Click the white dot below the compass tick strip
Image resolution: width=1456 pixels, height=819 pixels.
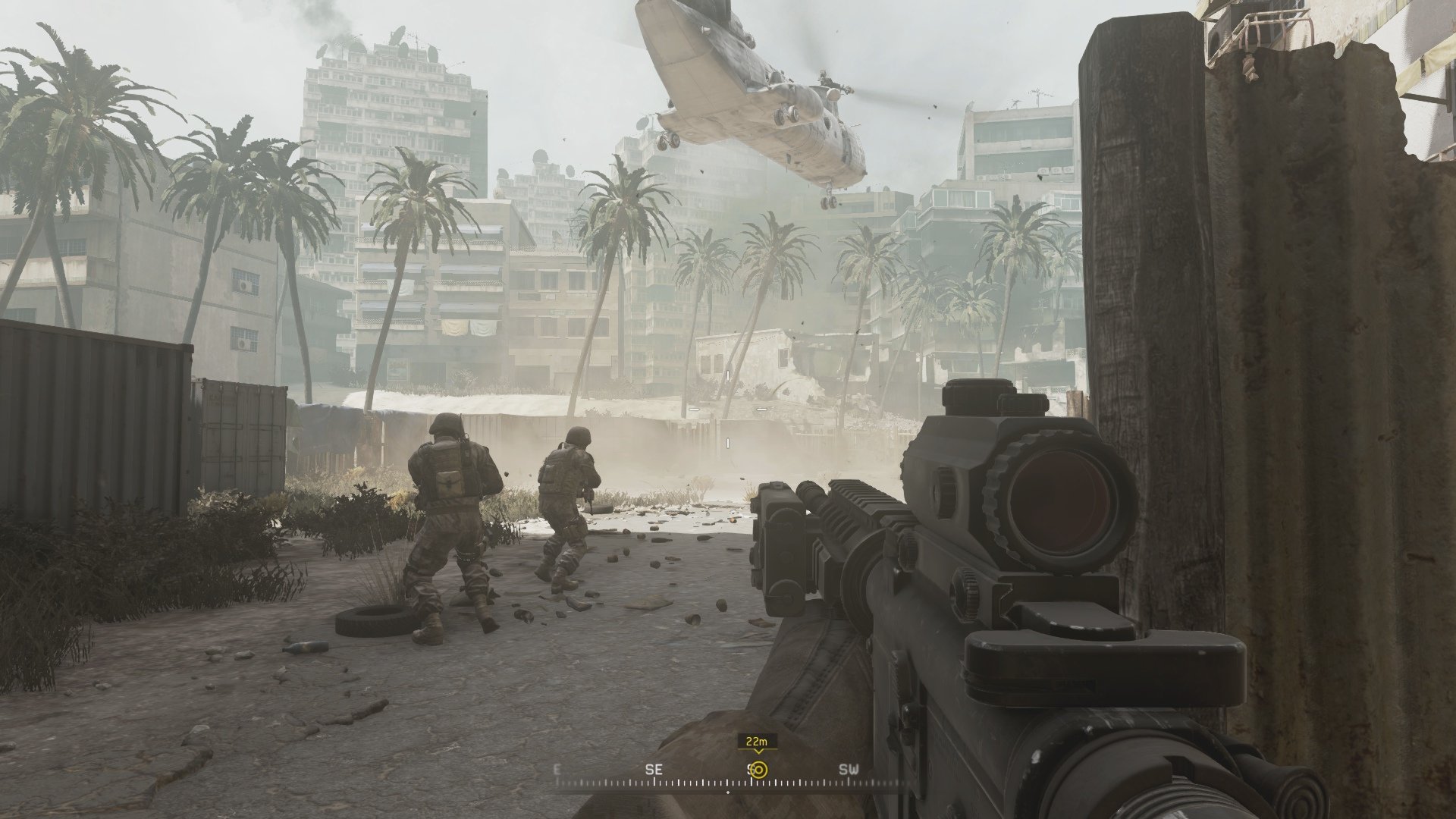[x=728, y=792]
